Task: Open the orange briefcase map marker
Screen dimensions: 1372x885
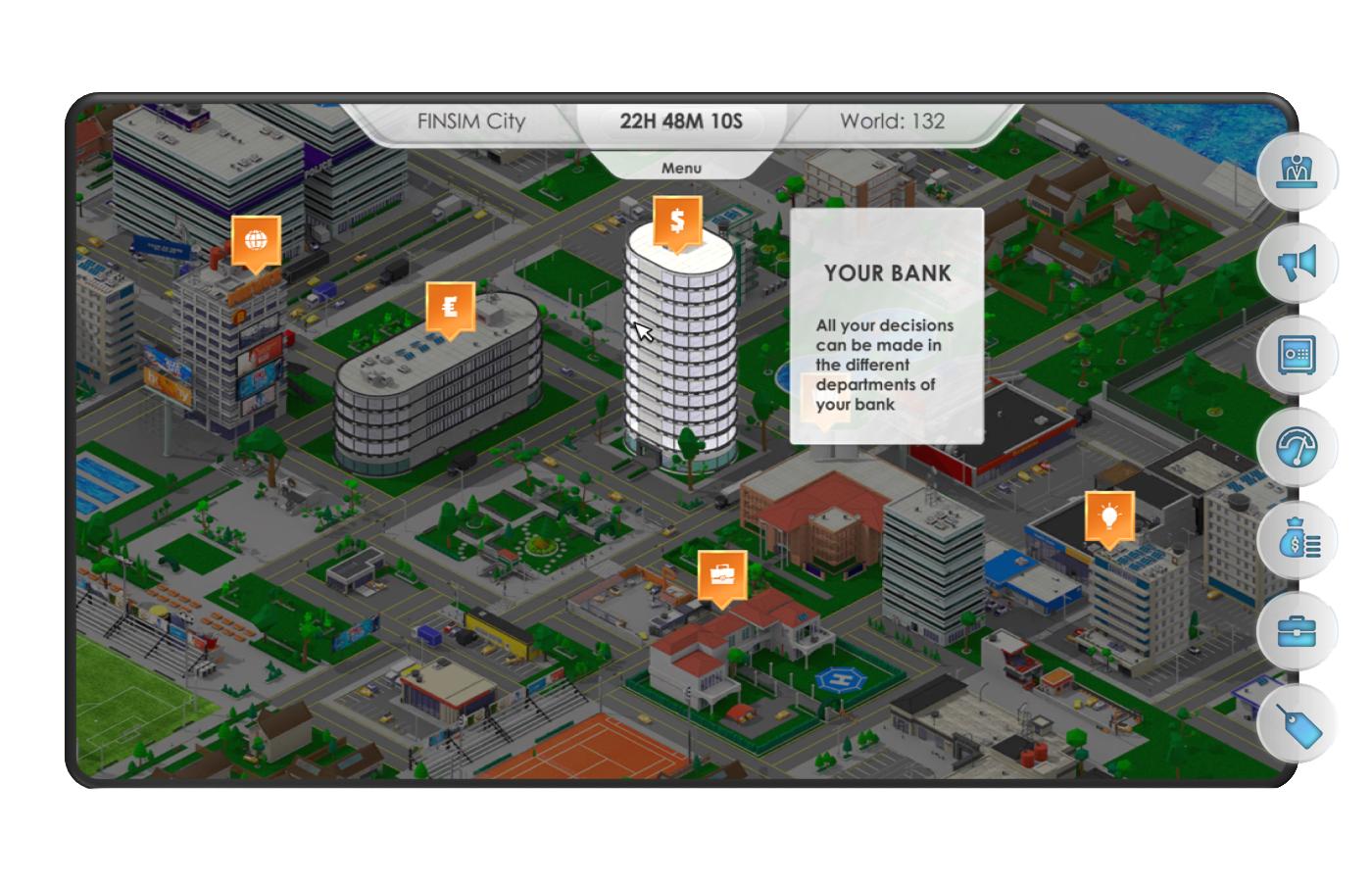Action: coord(722,575)
